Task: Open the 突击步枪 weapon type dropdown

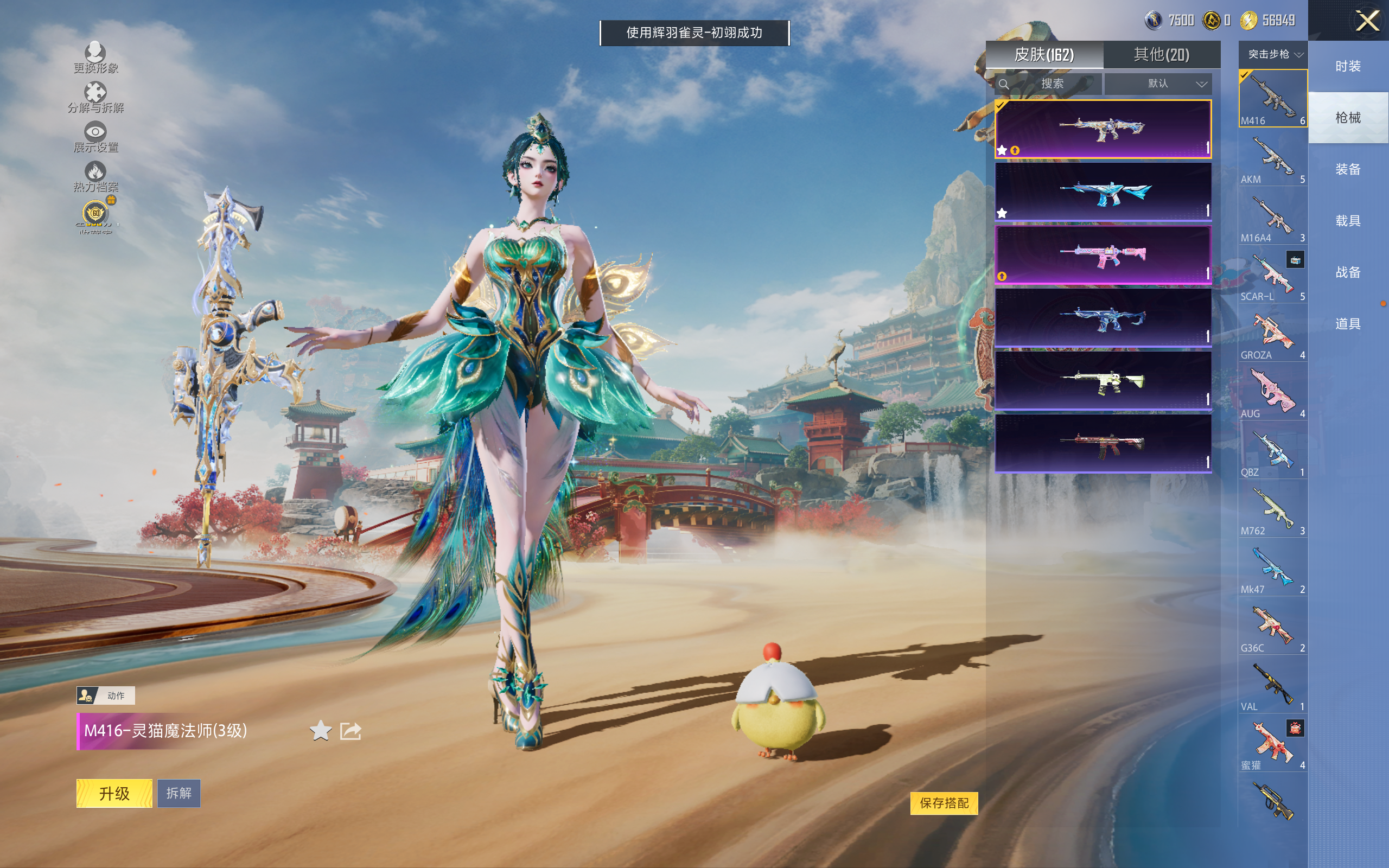Action: pos(1273,55)
